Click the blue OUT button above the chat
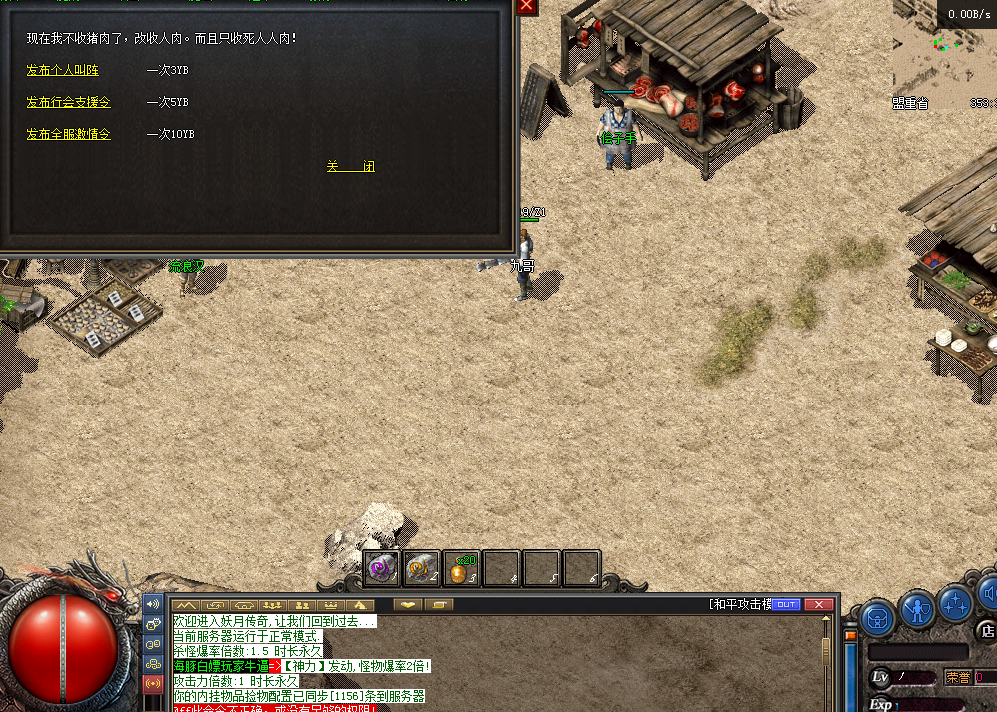 [x=786, y=604]
